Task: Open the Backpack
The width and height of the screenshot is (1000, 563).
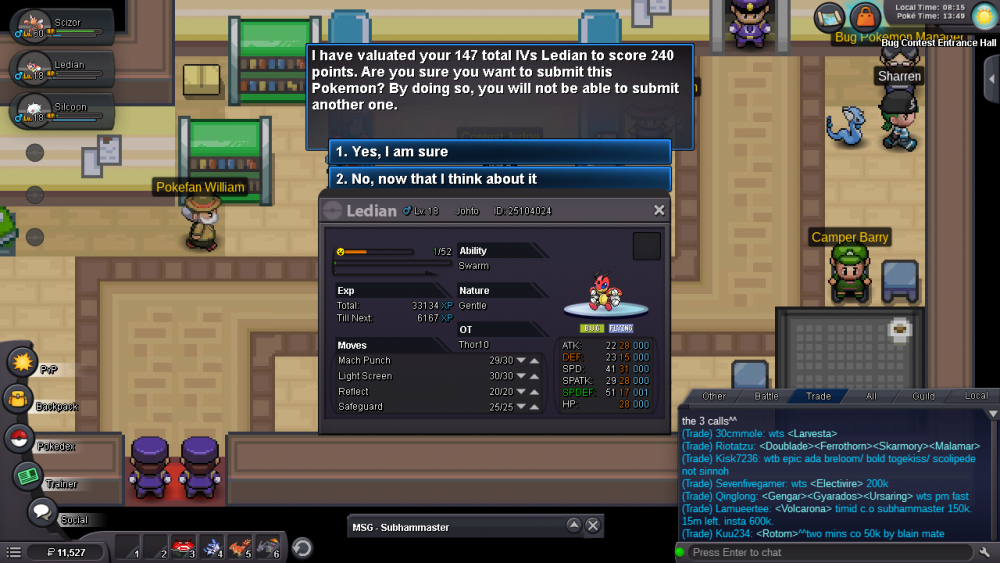Action: coord(18,400)
